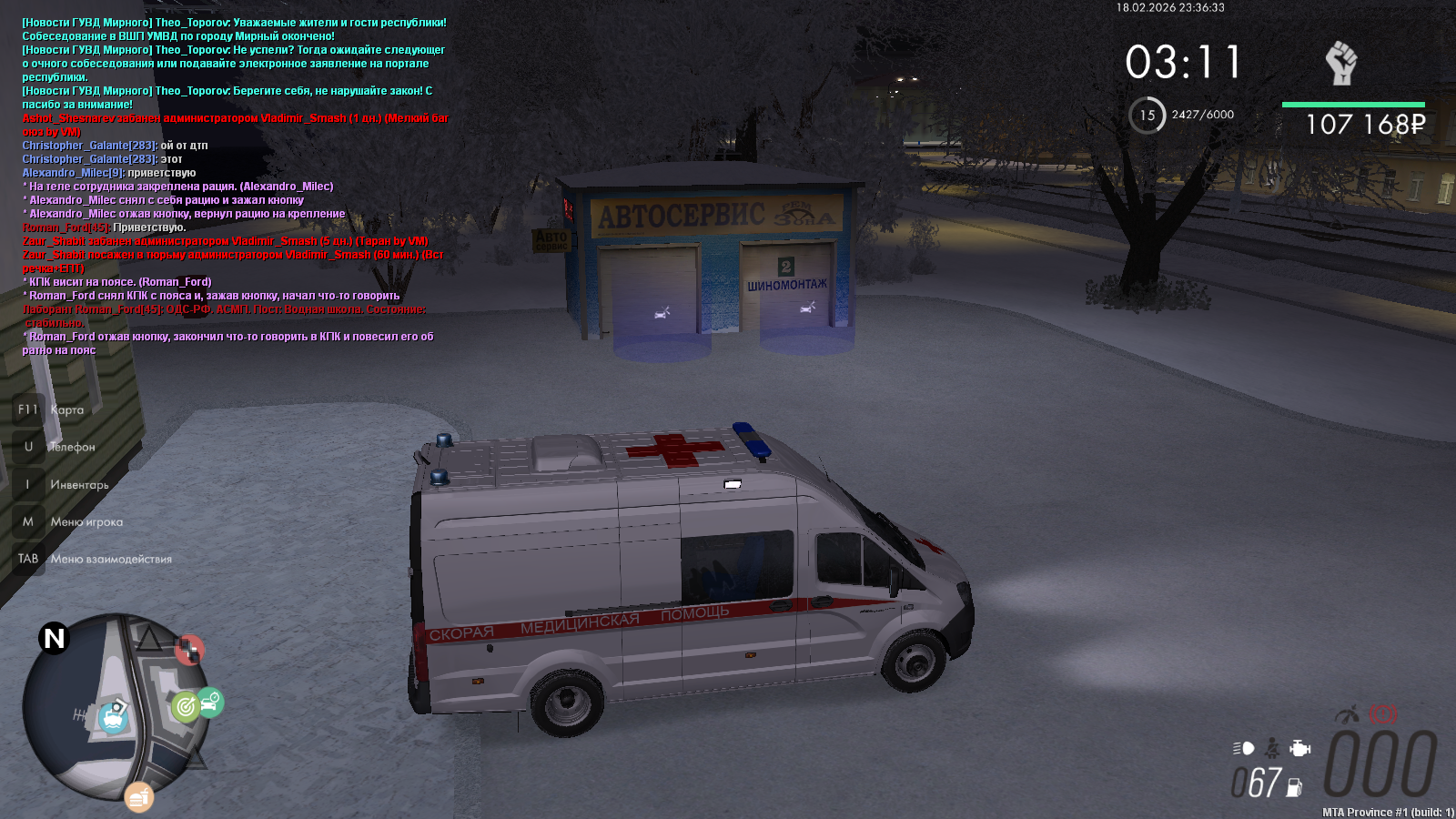Select the green target marker on minimap
This screenshot has height=819, width=1456.
coord(186,706)
